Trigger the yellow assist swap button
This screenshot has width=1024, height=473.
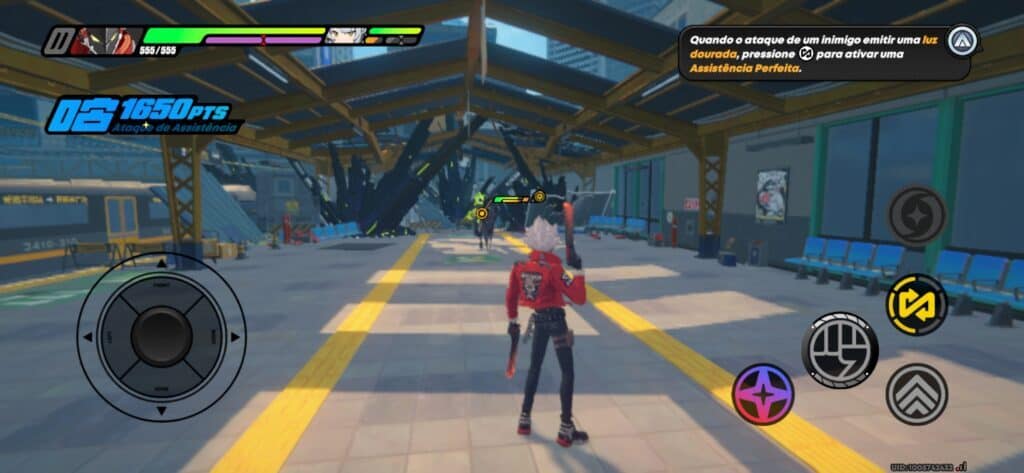click(916, 305)
